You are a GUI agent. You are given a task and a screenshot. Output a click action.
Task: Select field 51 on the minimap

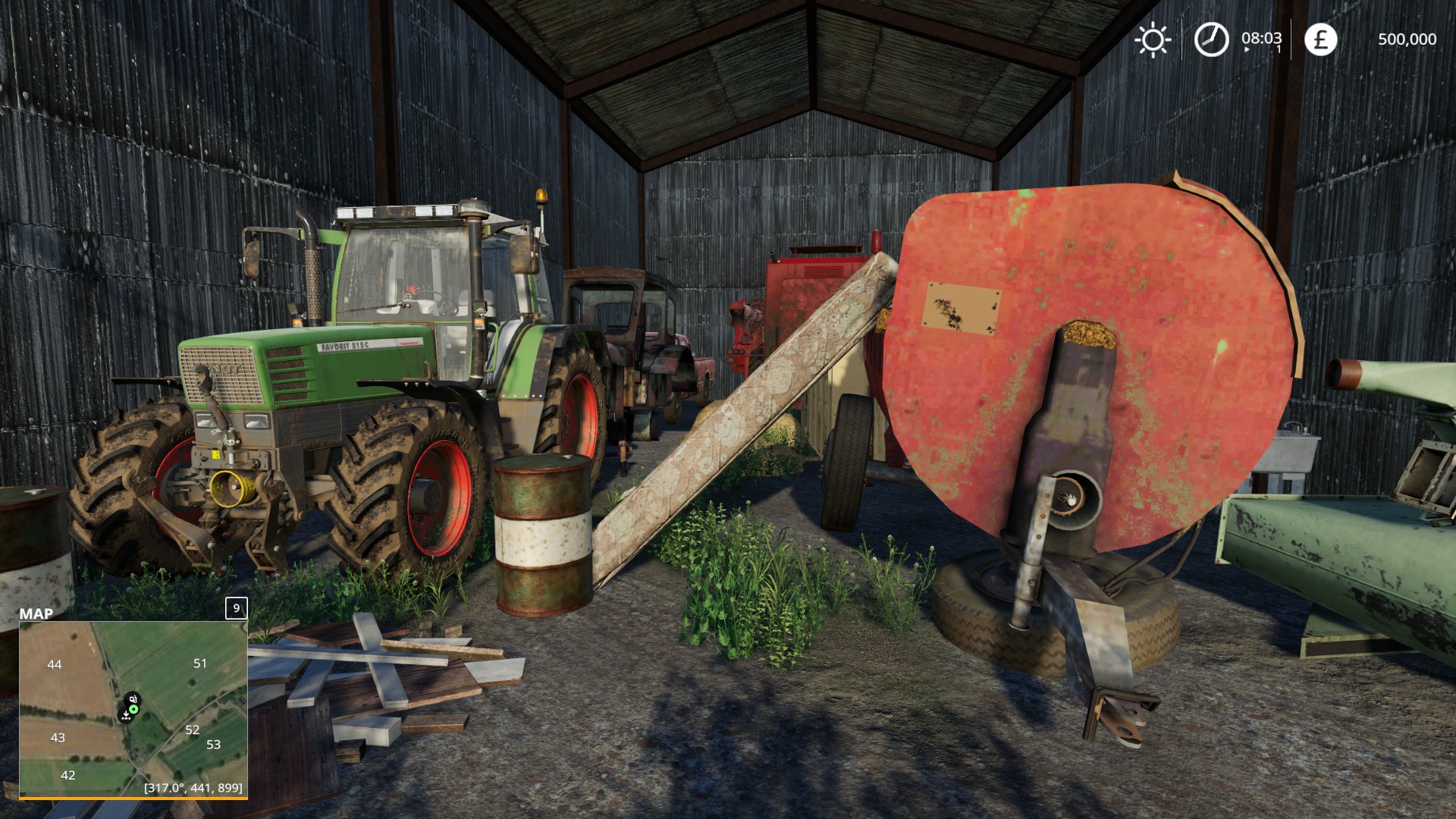199,664
